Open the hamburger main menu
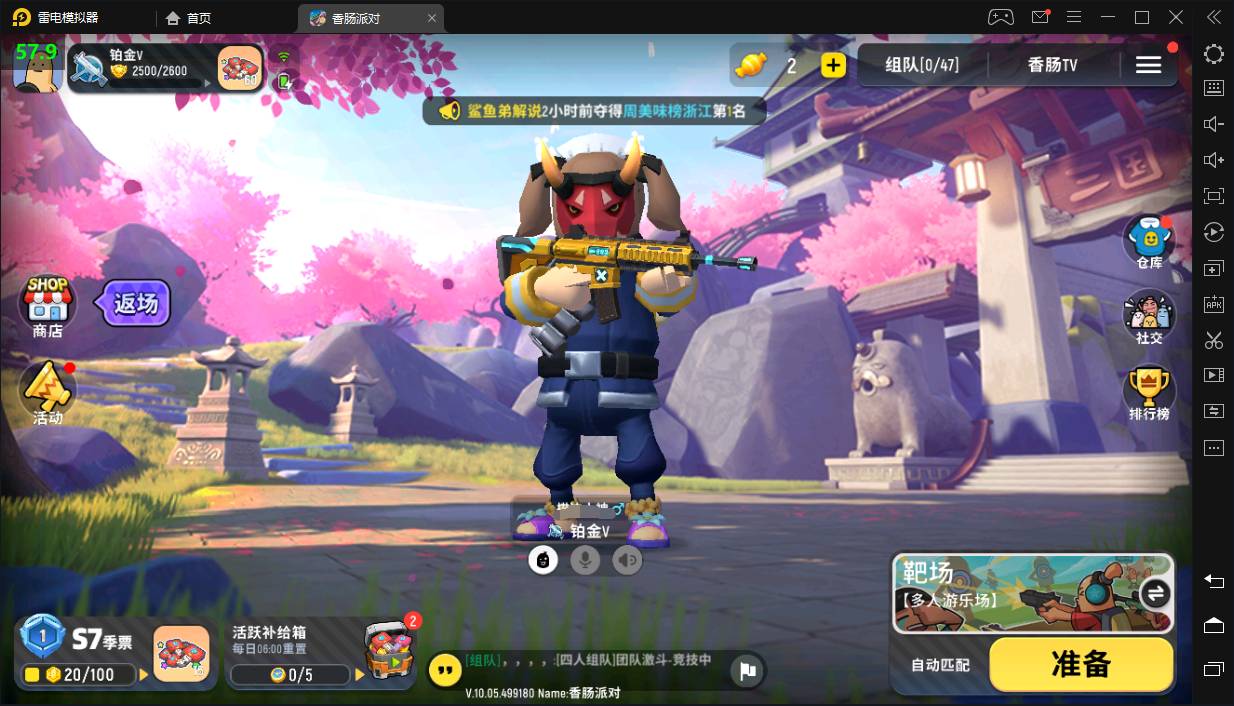Screen dimensions: 1234x706 1148,65
